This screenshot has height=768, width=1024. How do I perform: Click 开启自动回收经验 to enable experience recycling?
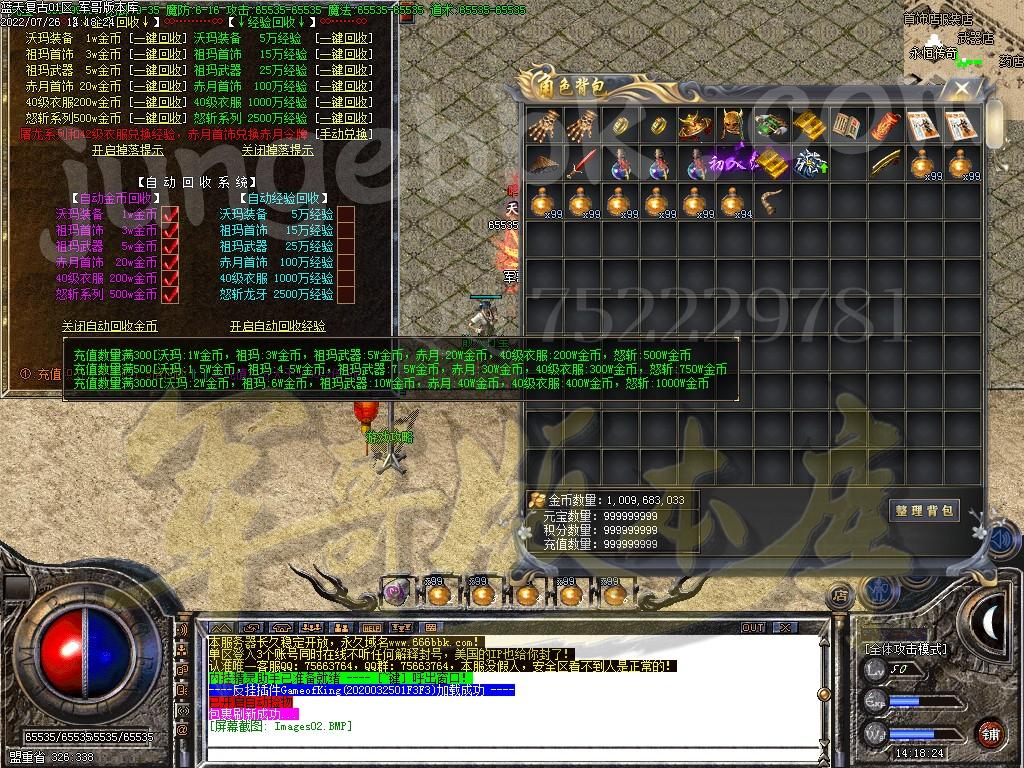click(x=277, y=326)
